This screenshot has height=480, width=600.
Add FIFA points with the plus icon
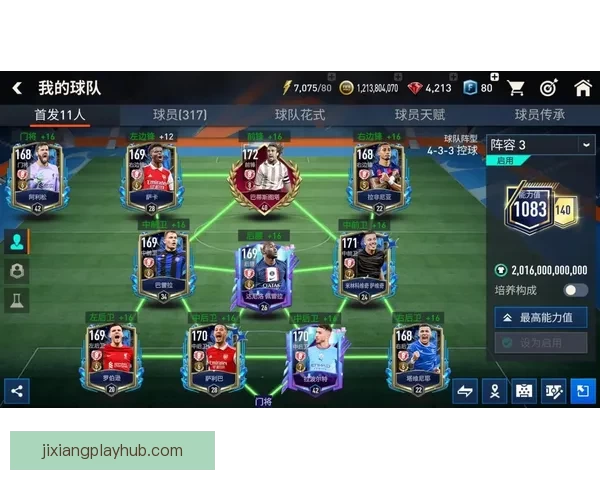point(494,77)
